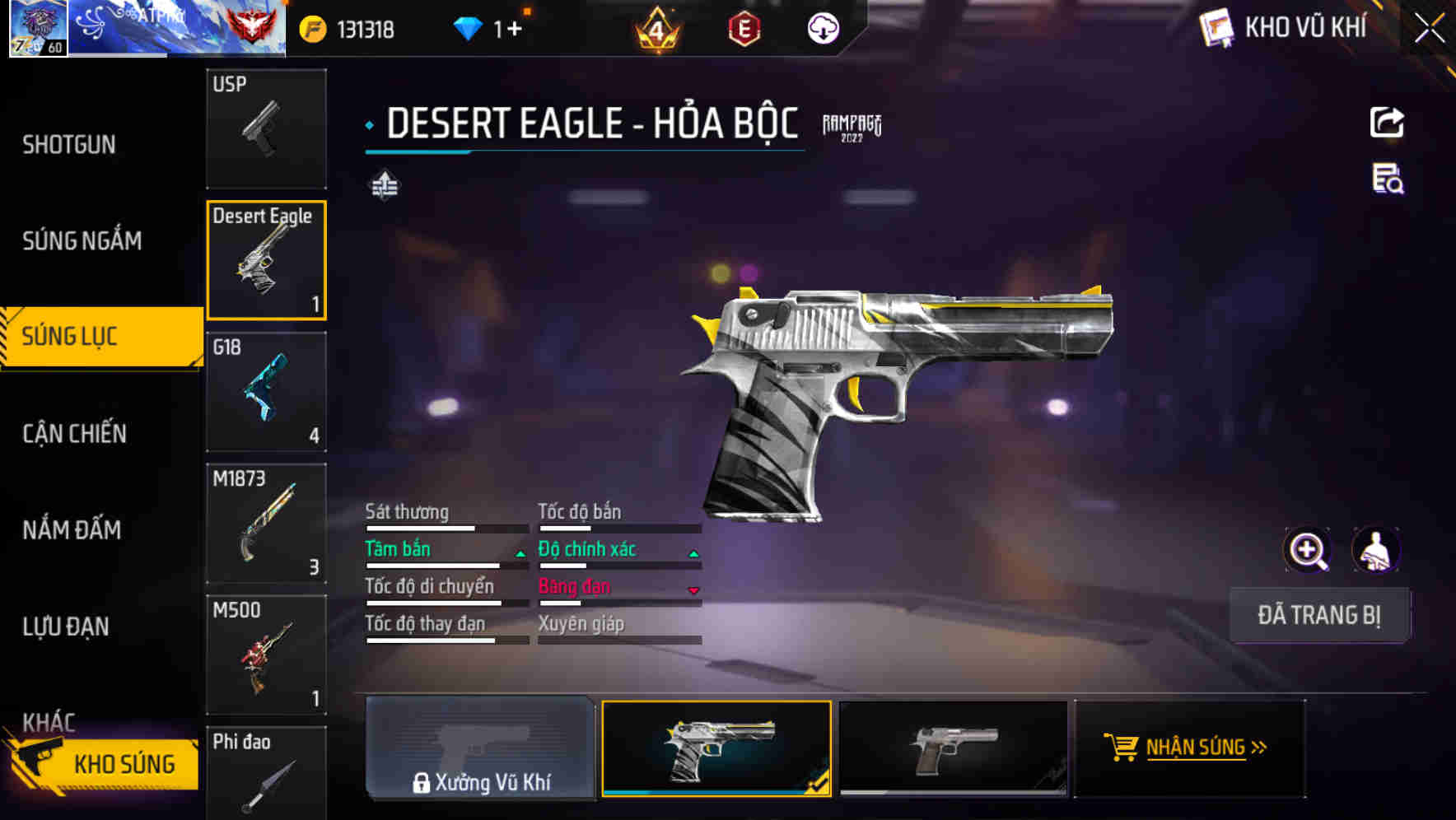Pick the M1873 weapon slot

(266, 523)
